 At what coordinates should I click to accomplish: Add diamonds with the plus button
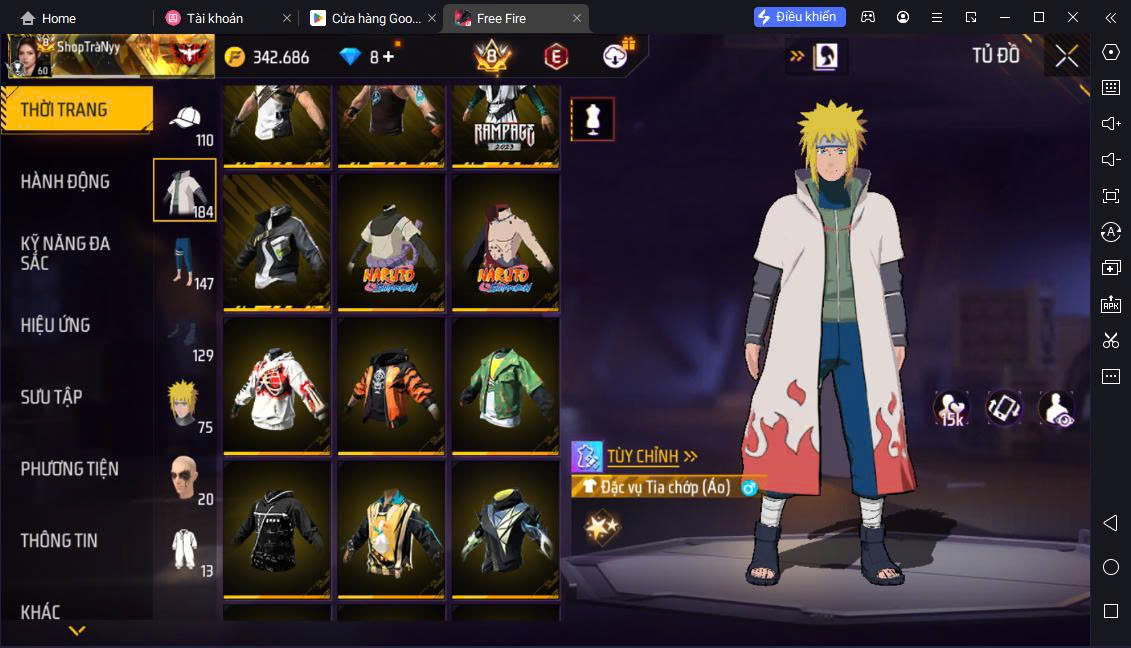(x=389, y=57)
